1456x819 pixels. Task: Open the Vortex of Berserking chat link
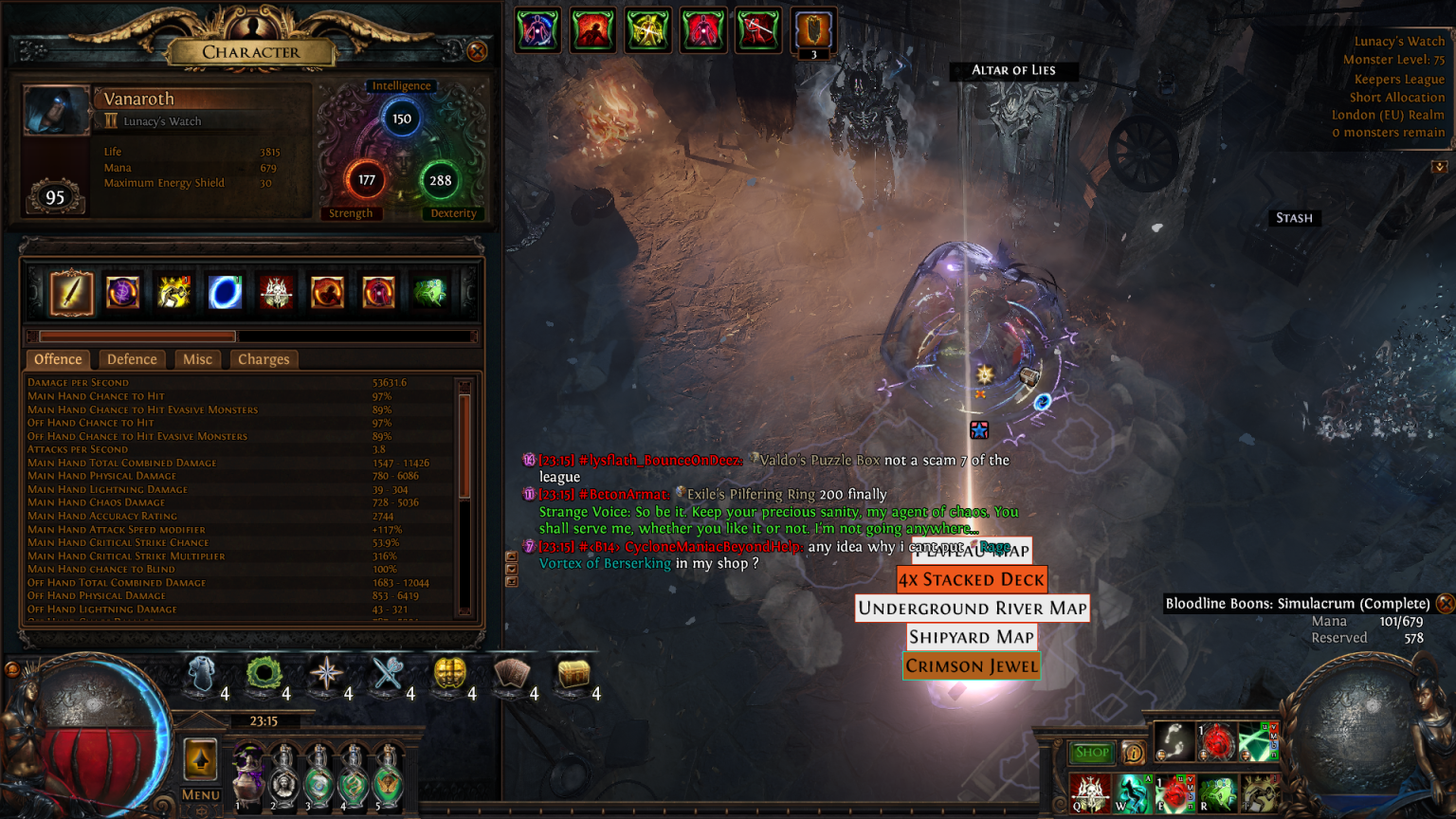coord(605,563)
